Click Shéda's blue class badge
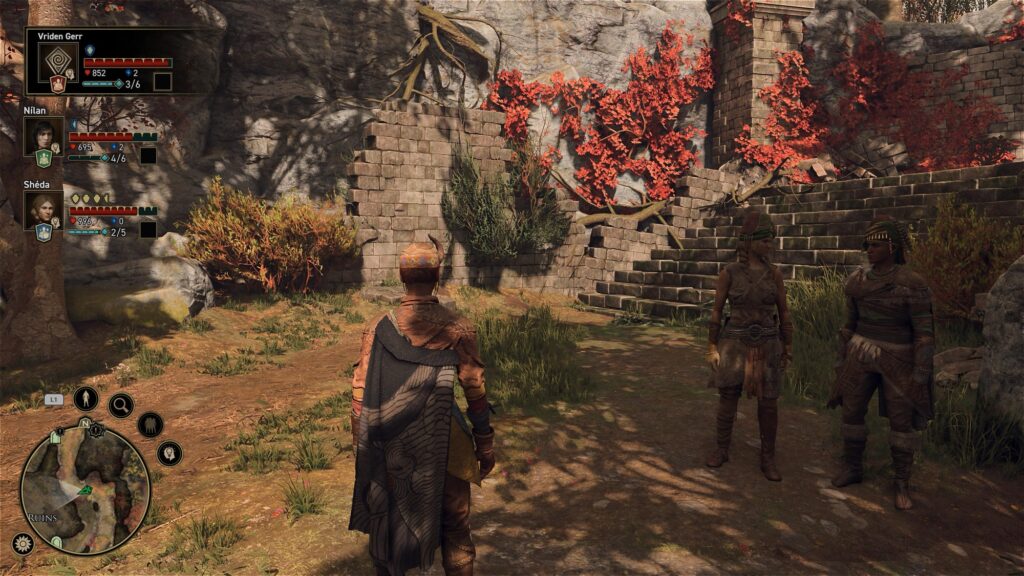This screenshot has height=576, width=1024. tap(43, 232)
